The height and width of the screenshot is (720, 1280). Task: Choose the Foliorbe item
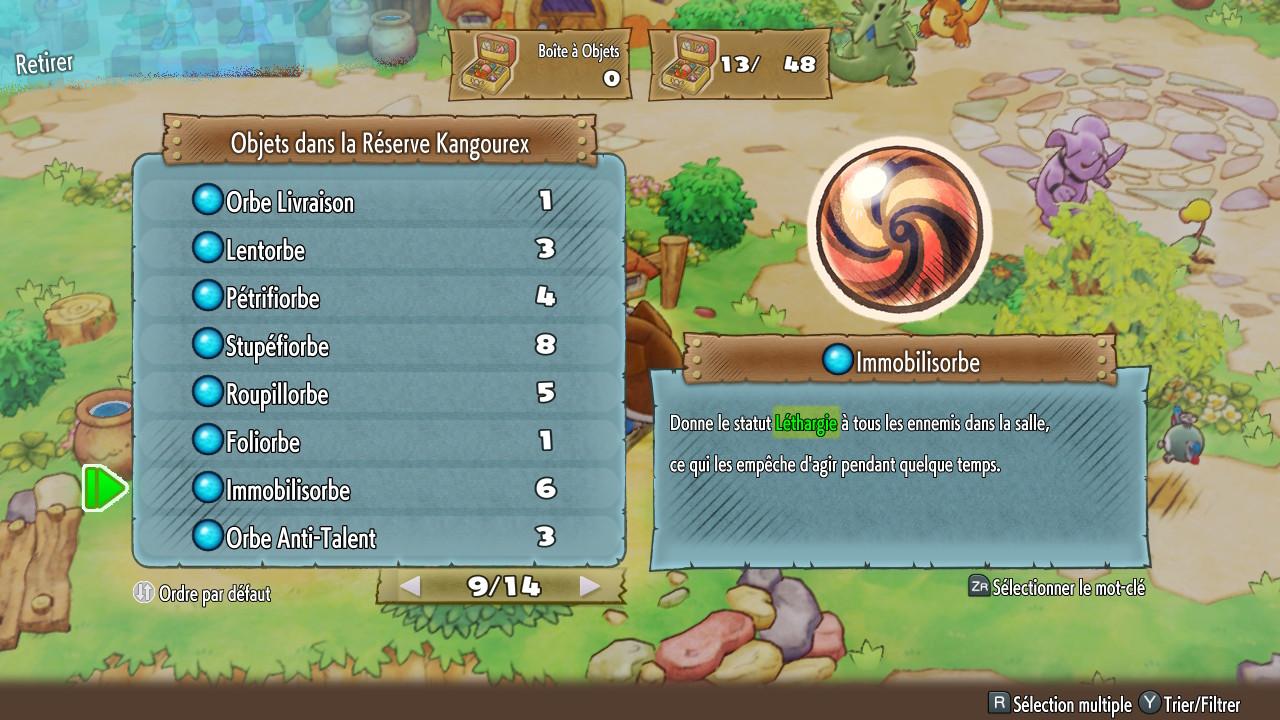coord(378,442)
